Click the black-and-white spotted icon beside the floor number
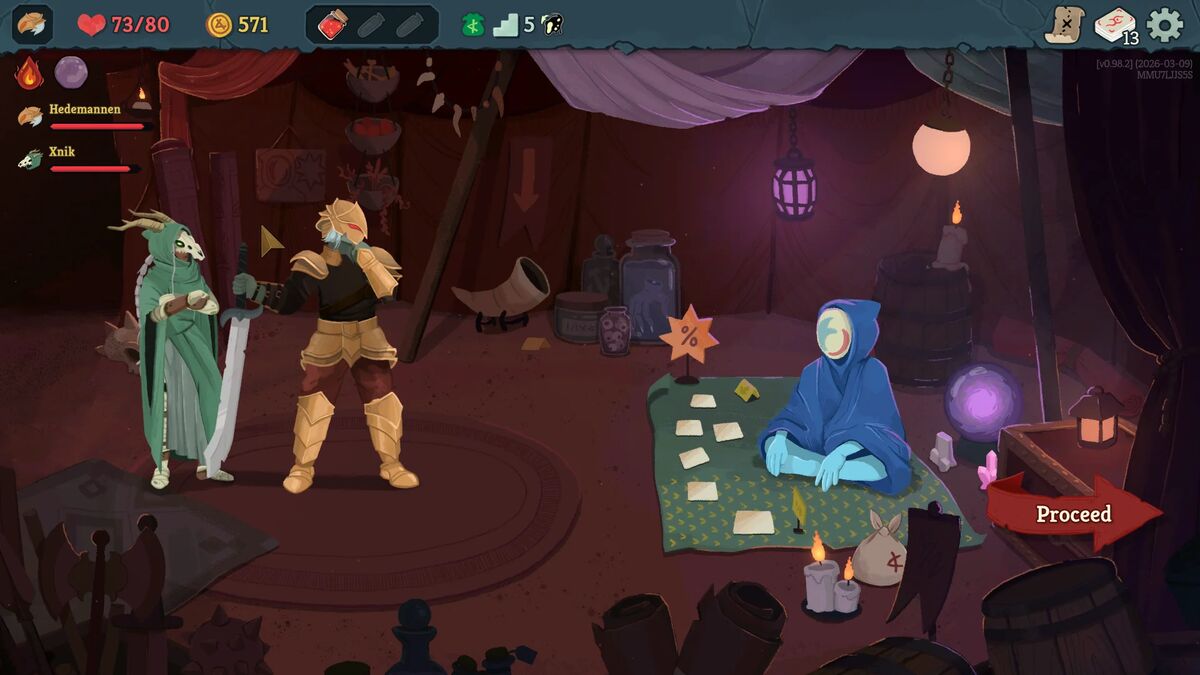Image resolution: width=1200 pixels, height=675 pixels. (552, 25)
